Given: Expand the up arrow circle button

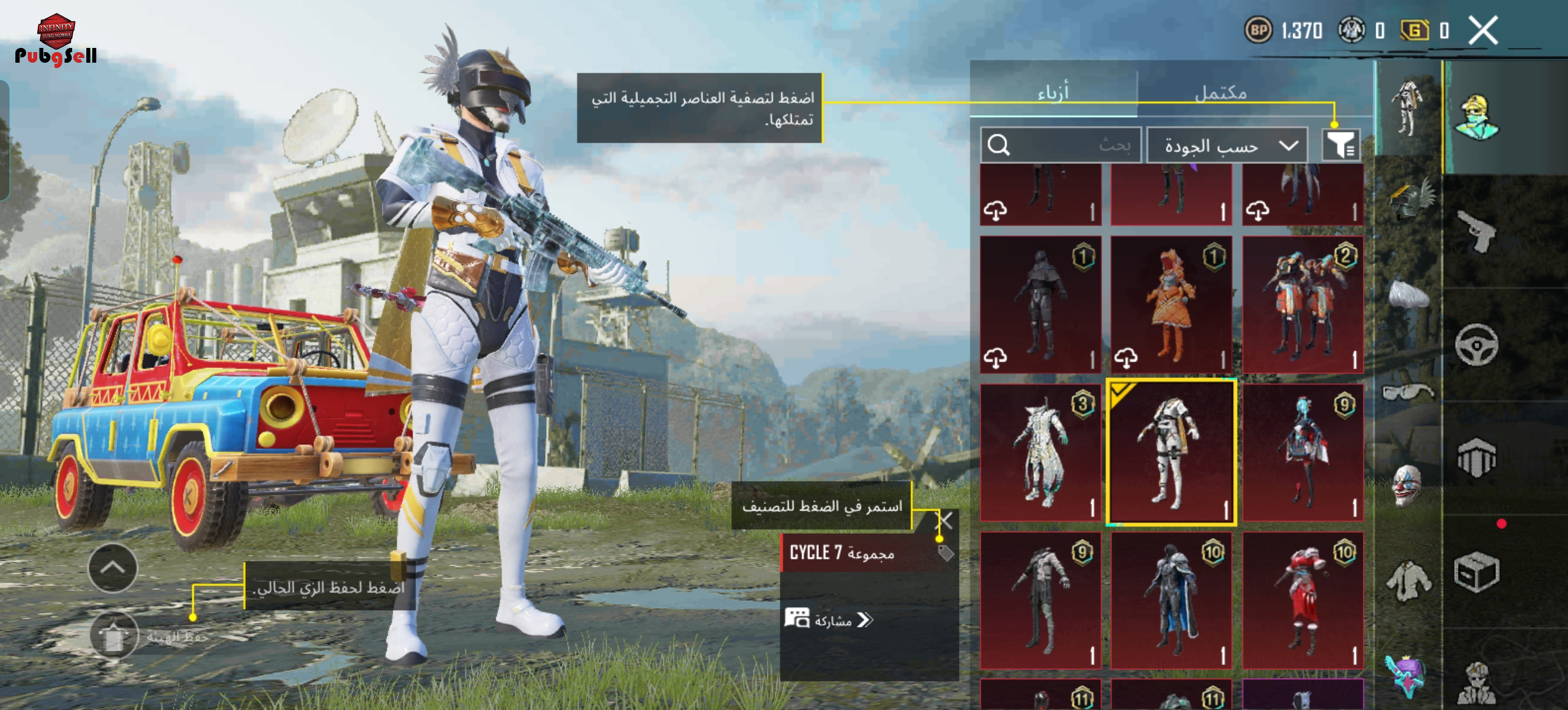Looking at the screenshot, I should pos(112,567).
